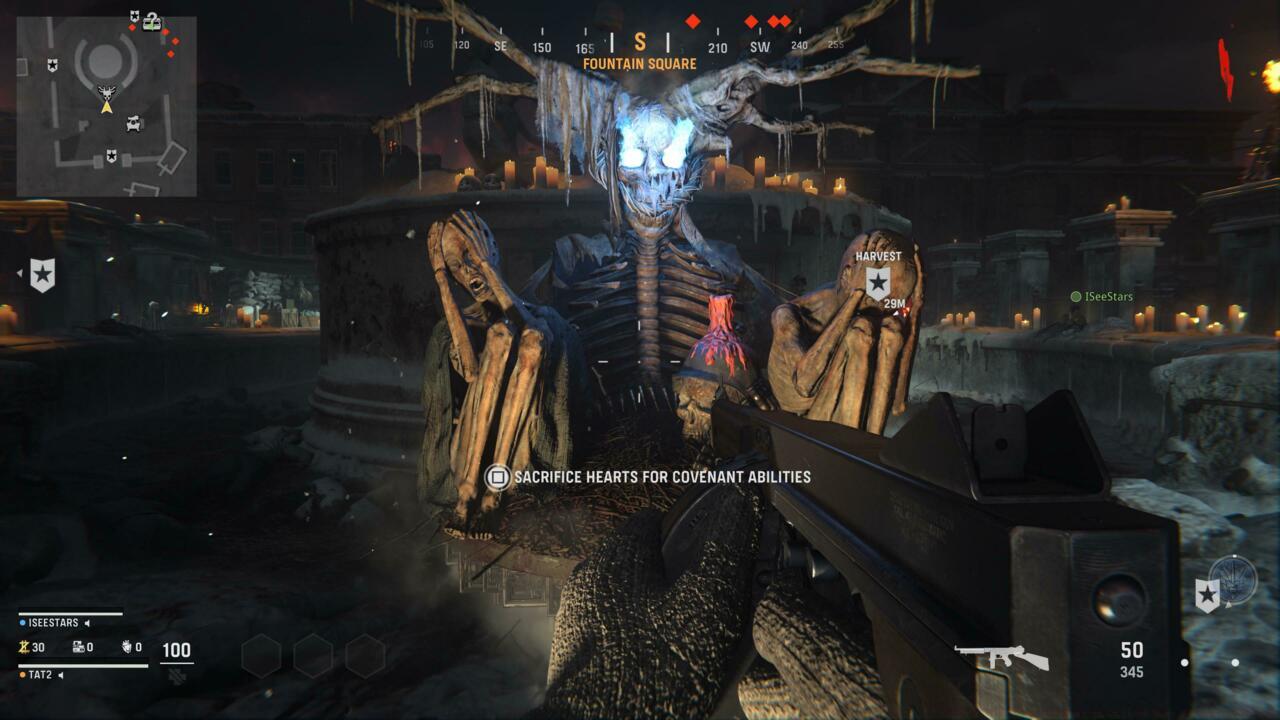Click the workbench icon on the minimap
The height and width of the screenshot is (720, 1280).
coord(133,124)
